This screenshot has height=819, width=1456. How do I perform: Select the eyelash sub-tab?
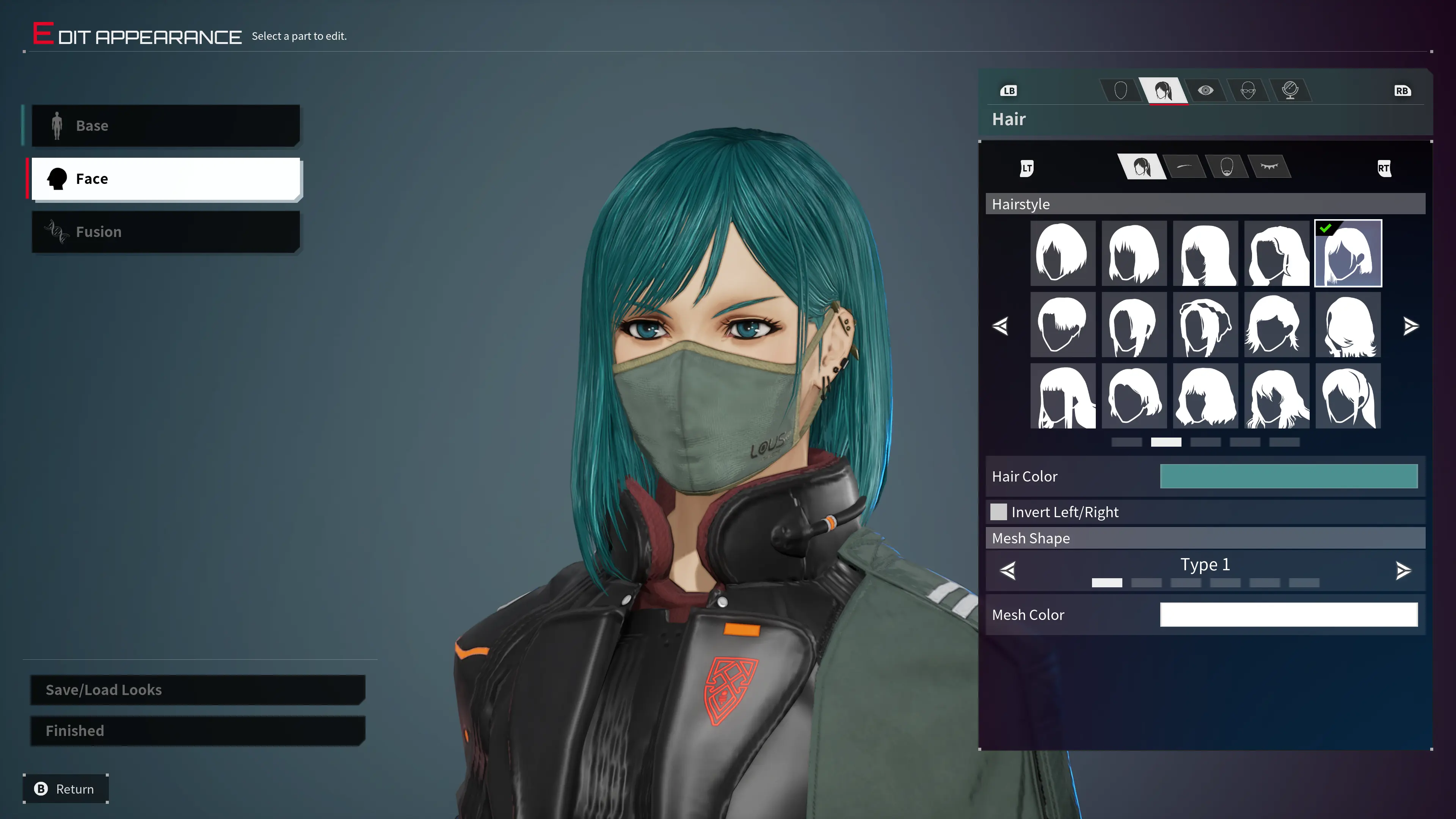point(1269,167)
